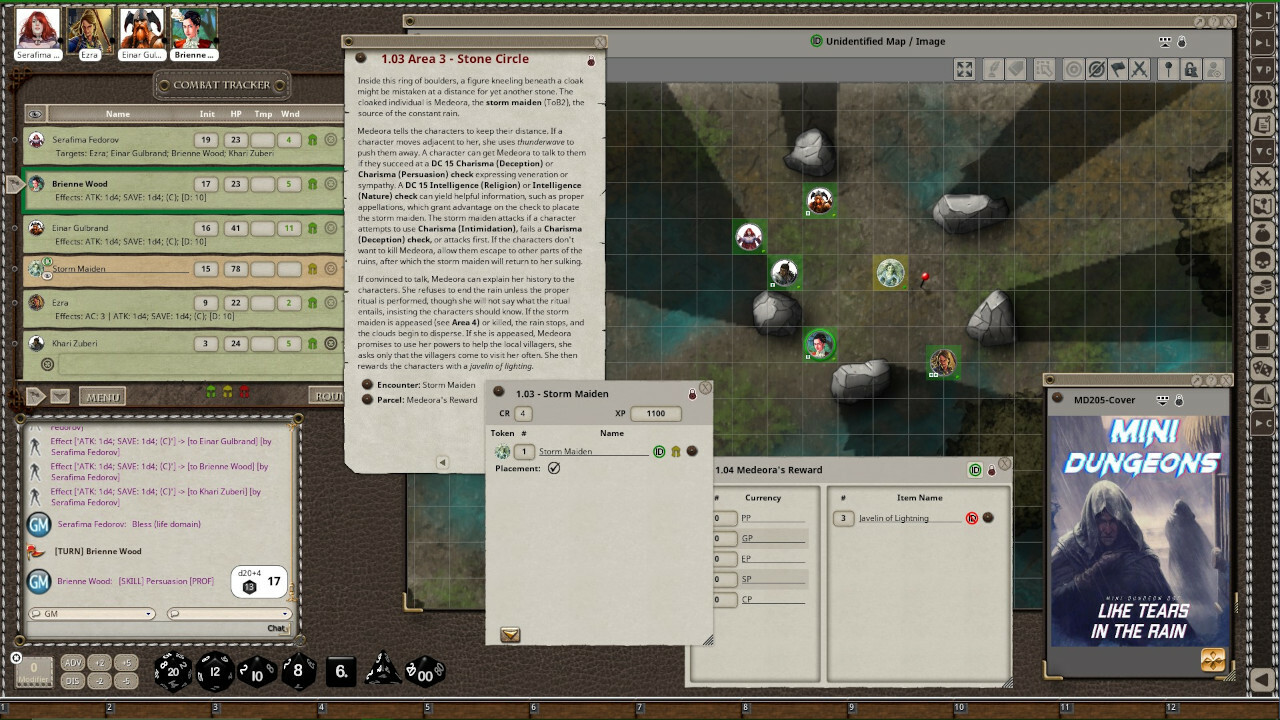
Task: Roll the d20 die
Action: 172,671
